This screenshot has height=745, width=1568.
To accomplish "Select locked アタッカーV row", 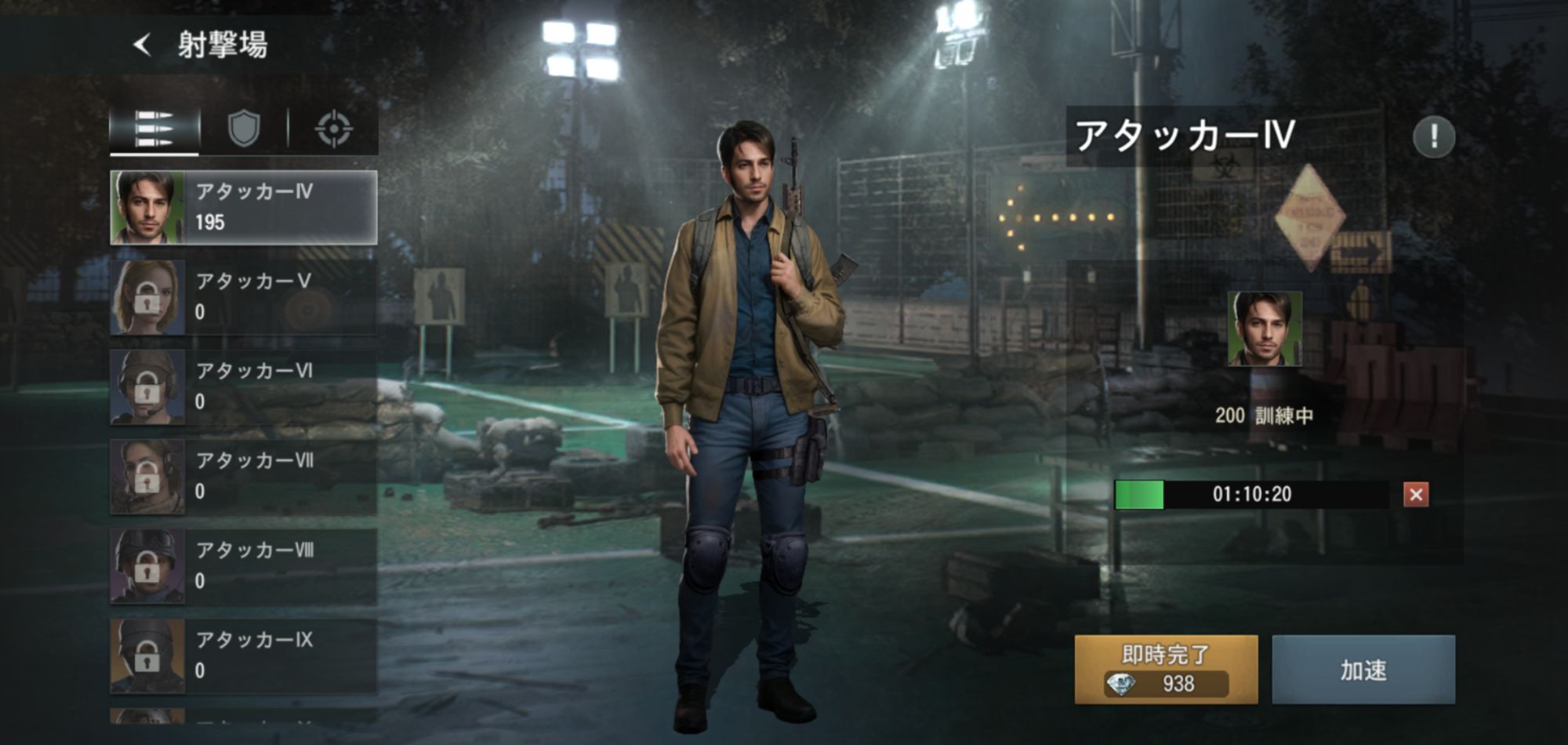I will [x=244, y=298].
